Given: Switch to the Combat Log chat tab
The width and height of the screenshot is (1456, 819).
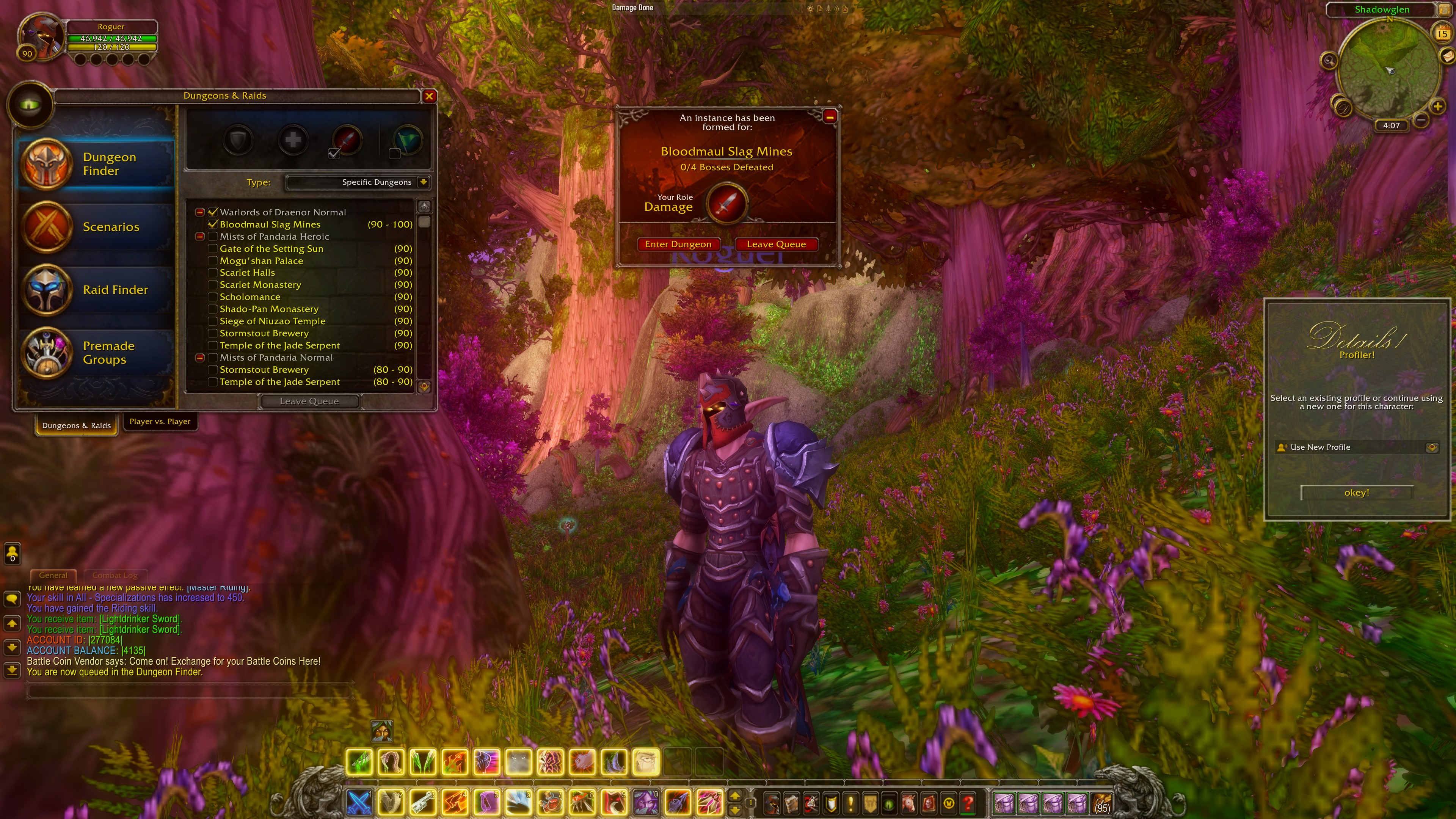Looking at the screenshot, I should click(115, 576).
